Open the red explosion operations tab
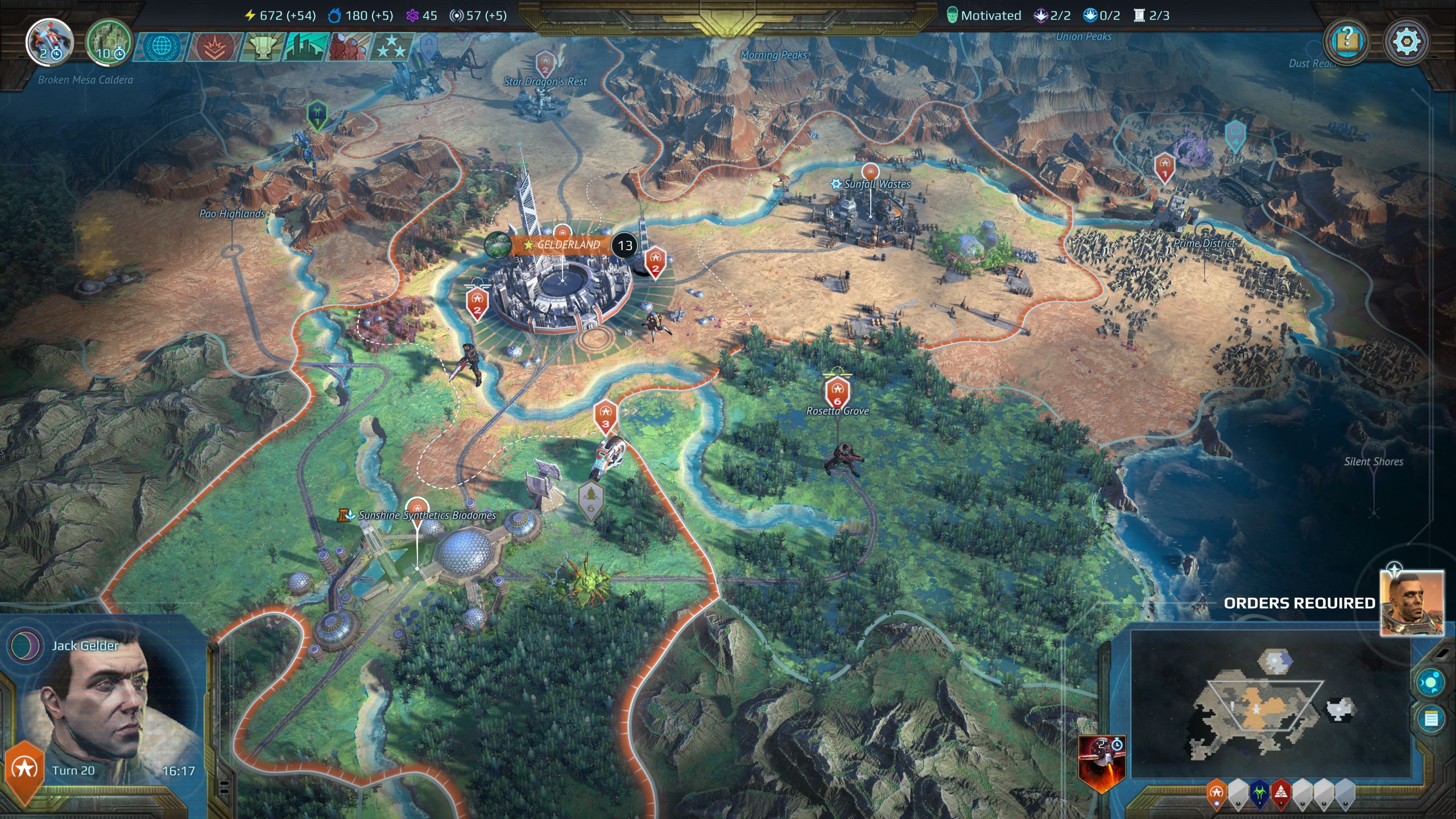 pos(212,47)
